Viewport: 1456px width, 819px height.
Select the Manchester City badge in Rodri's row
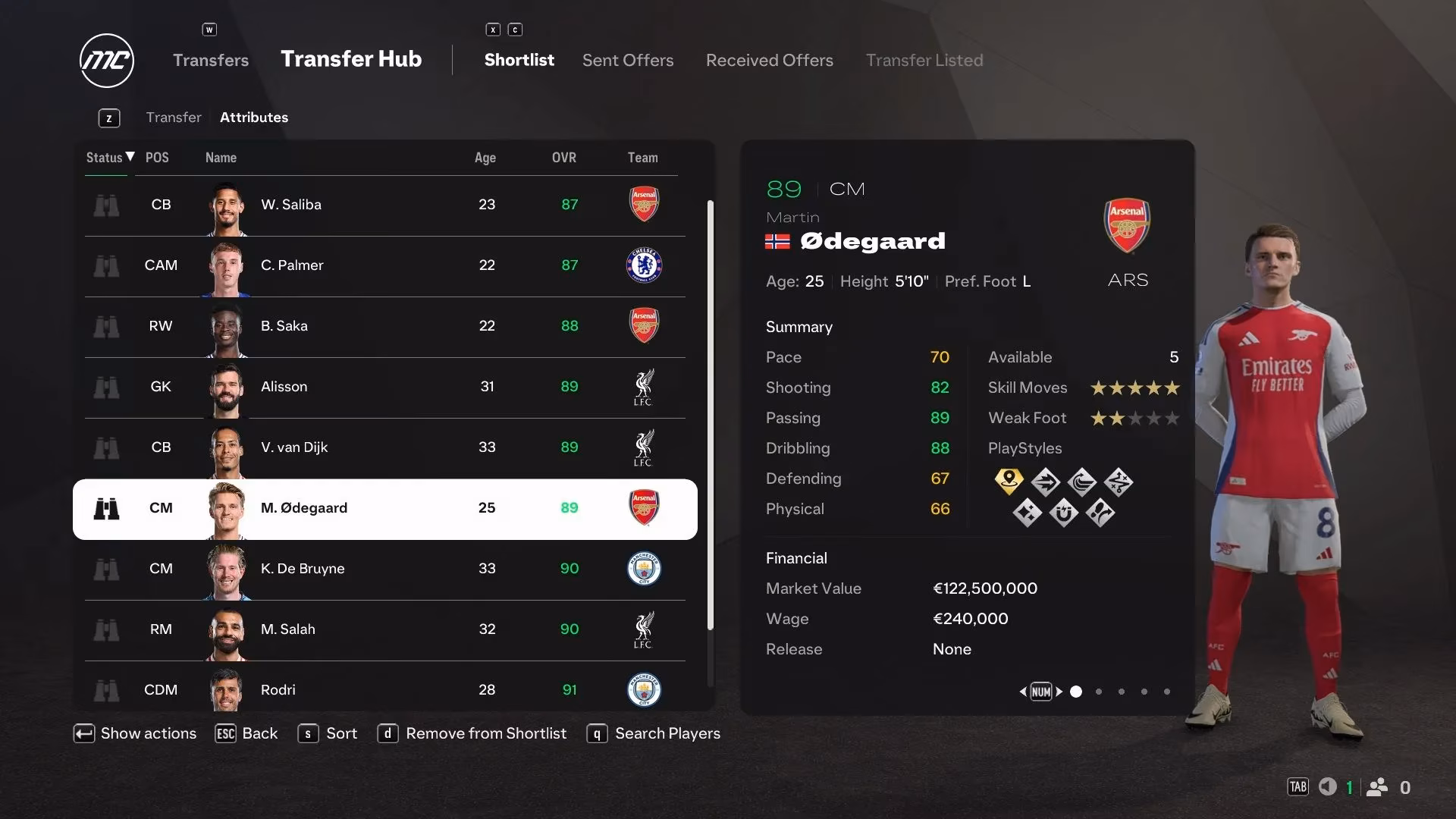tap(643, 690)
